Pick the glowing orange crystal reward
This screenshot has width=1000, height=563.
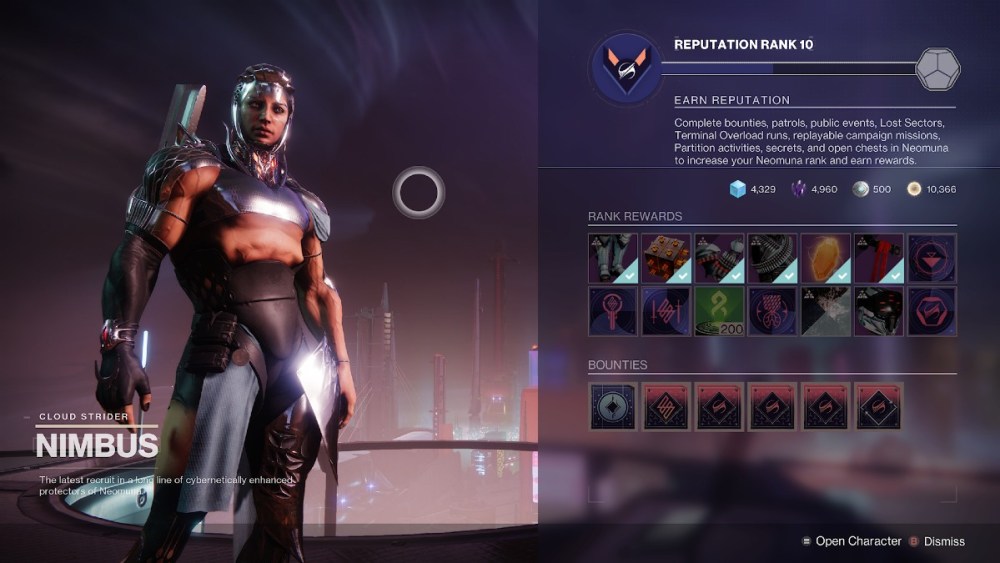pos(825,258)
